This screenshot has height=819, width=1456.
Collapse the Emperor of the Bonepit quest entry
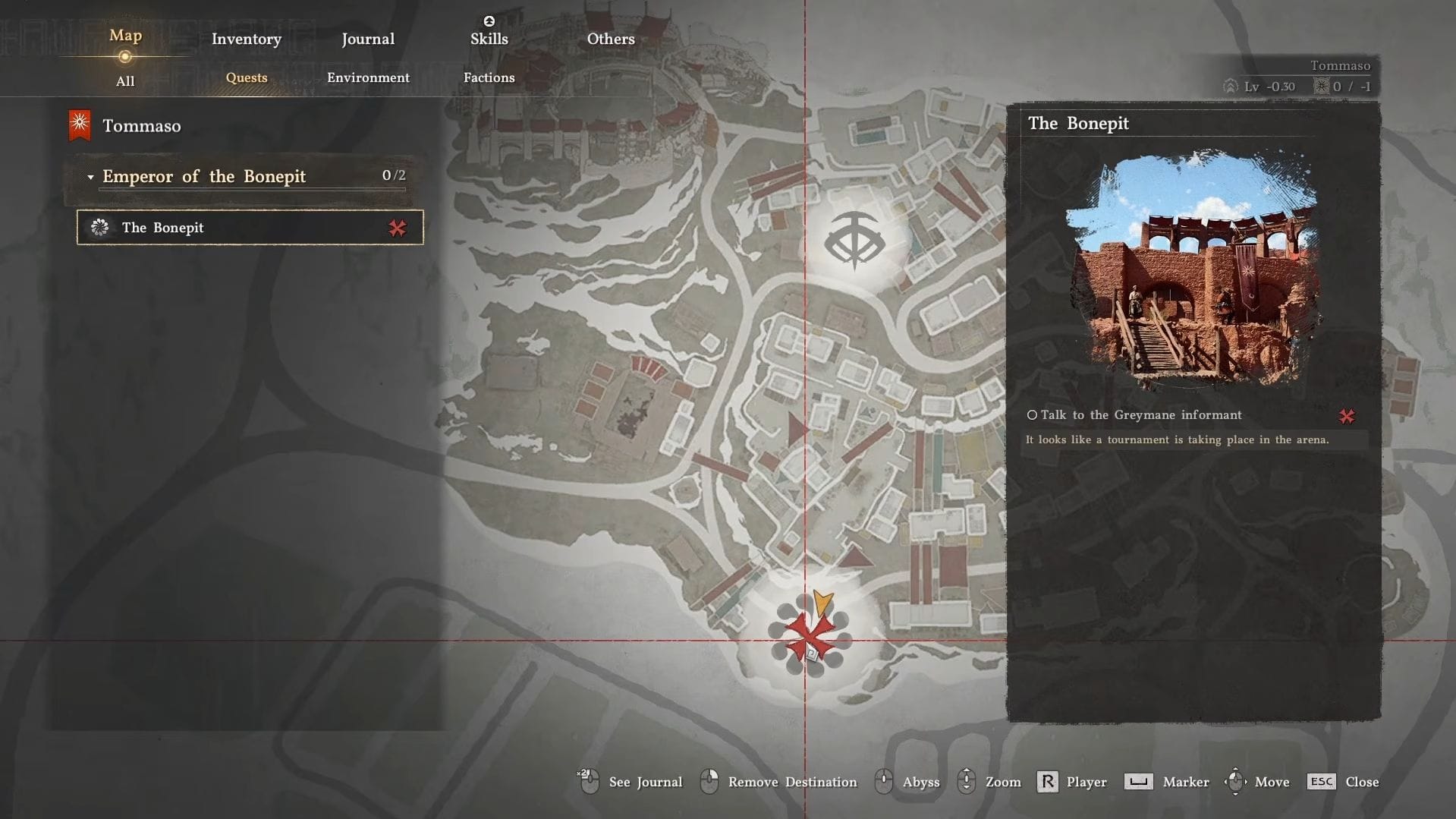[90, 177]
